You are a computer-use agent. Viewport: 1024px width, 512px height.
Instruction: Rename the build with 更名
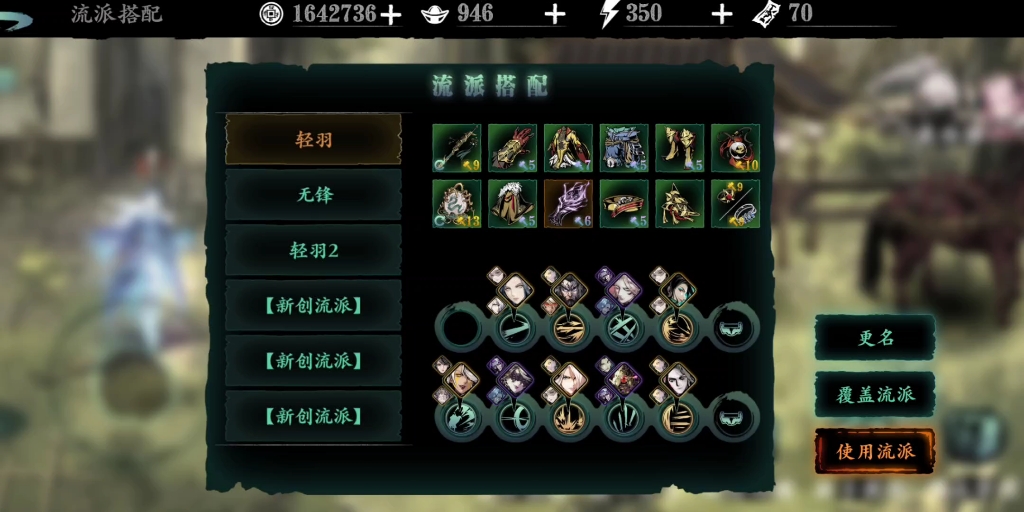875,338
